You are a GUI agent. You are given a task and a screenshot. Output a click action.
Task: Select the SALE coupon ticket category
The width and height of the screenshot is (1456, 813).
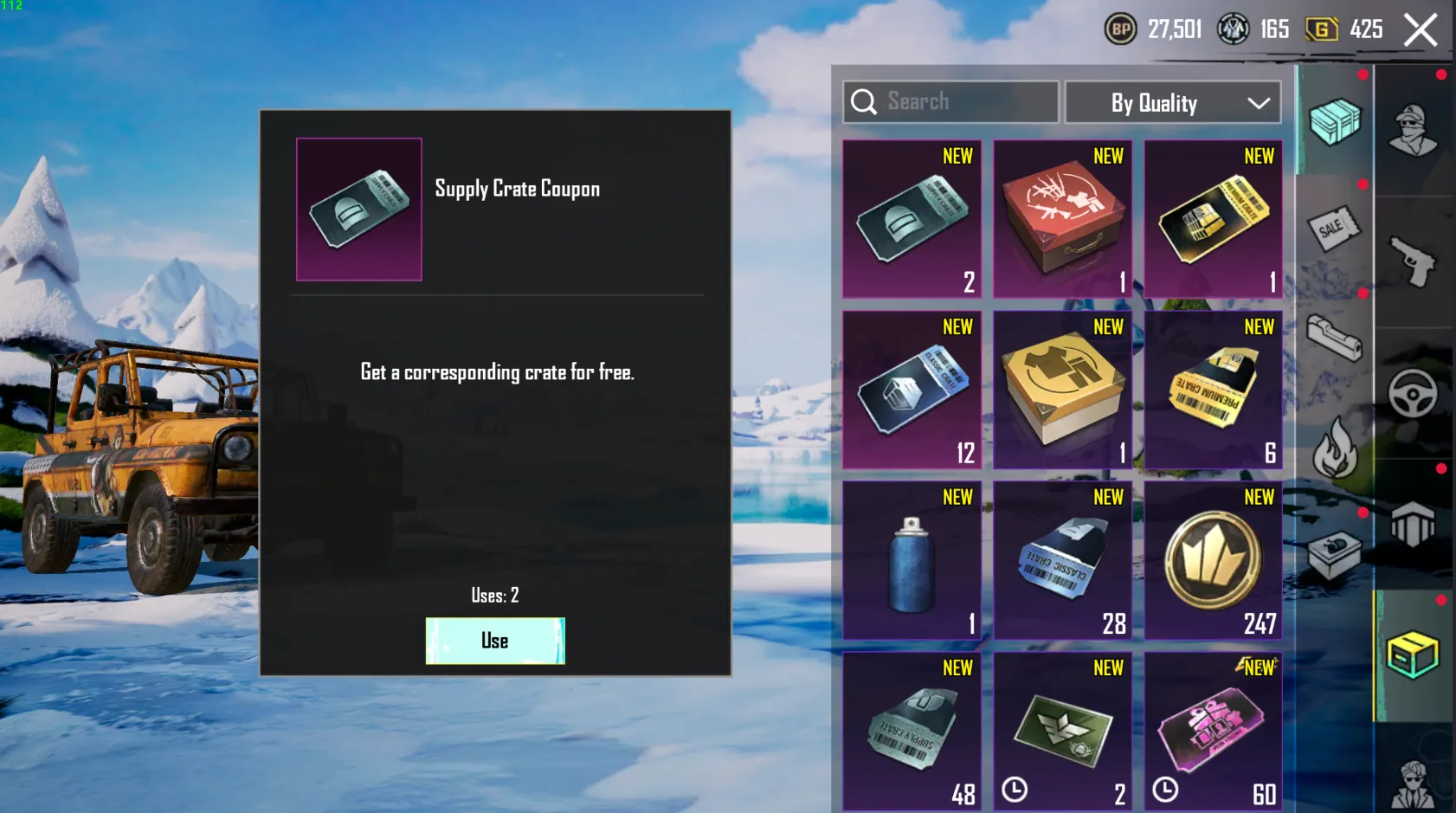1336,228
